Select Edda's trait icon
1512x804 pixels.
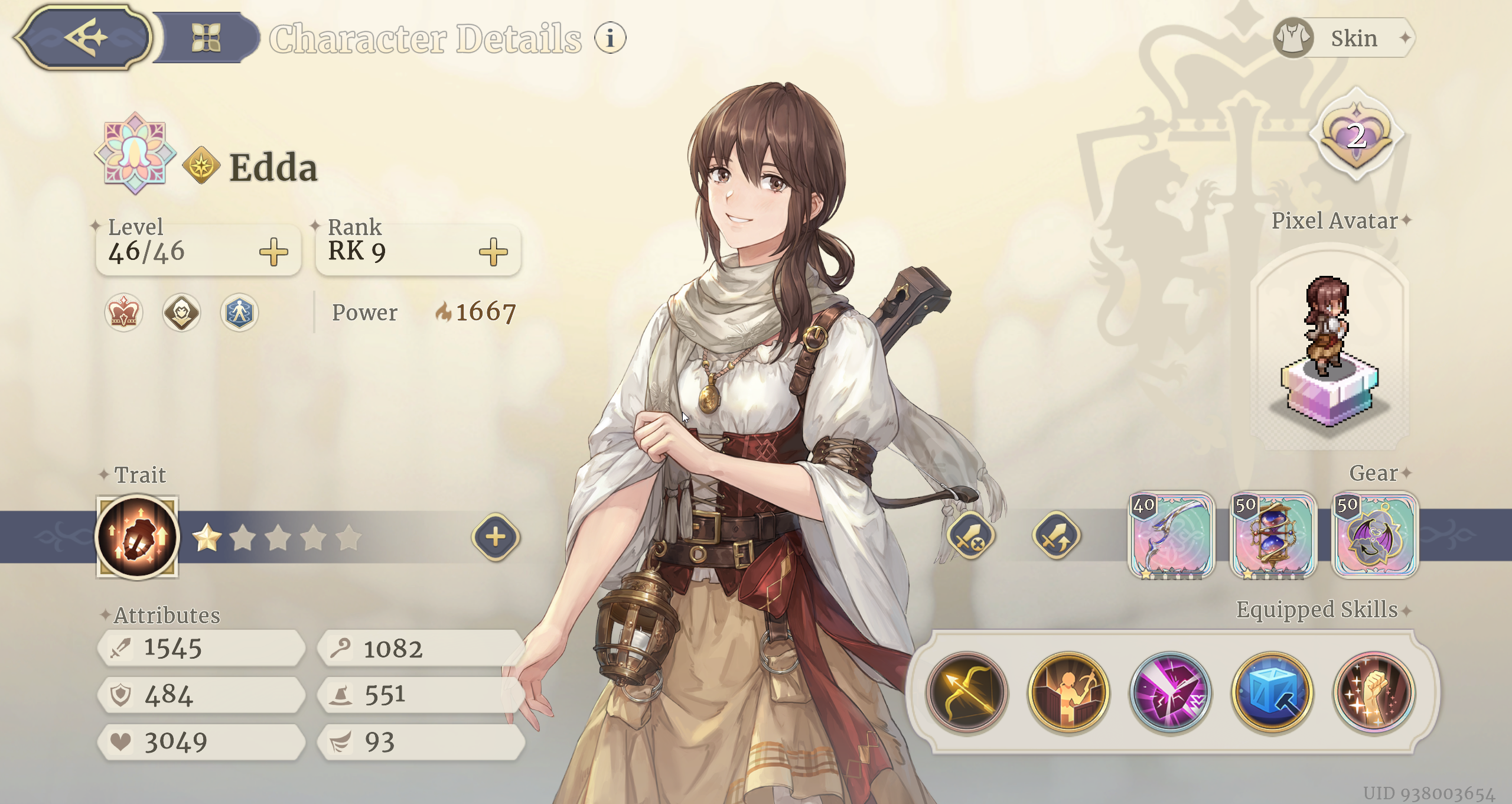(x=138, y=537)
